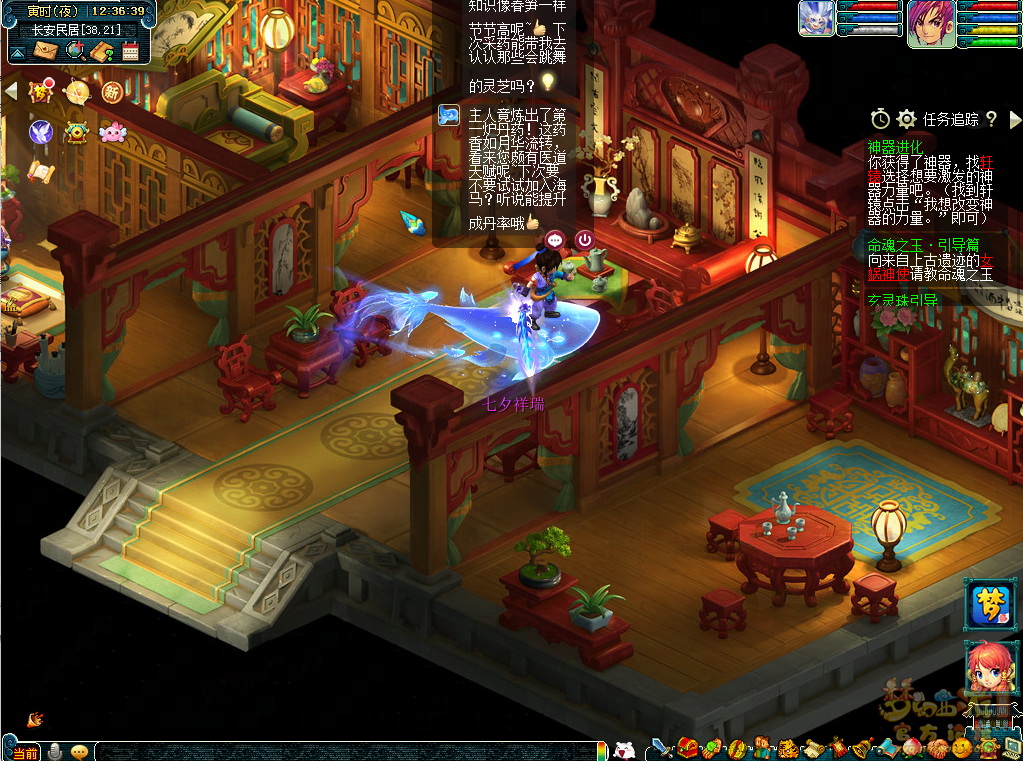Open the quest tracker question mark help
Viewport: 1023px width, 761px height.
(991, 119)
